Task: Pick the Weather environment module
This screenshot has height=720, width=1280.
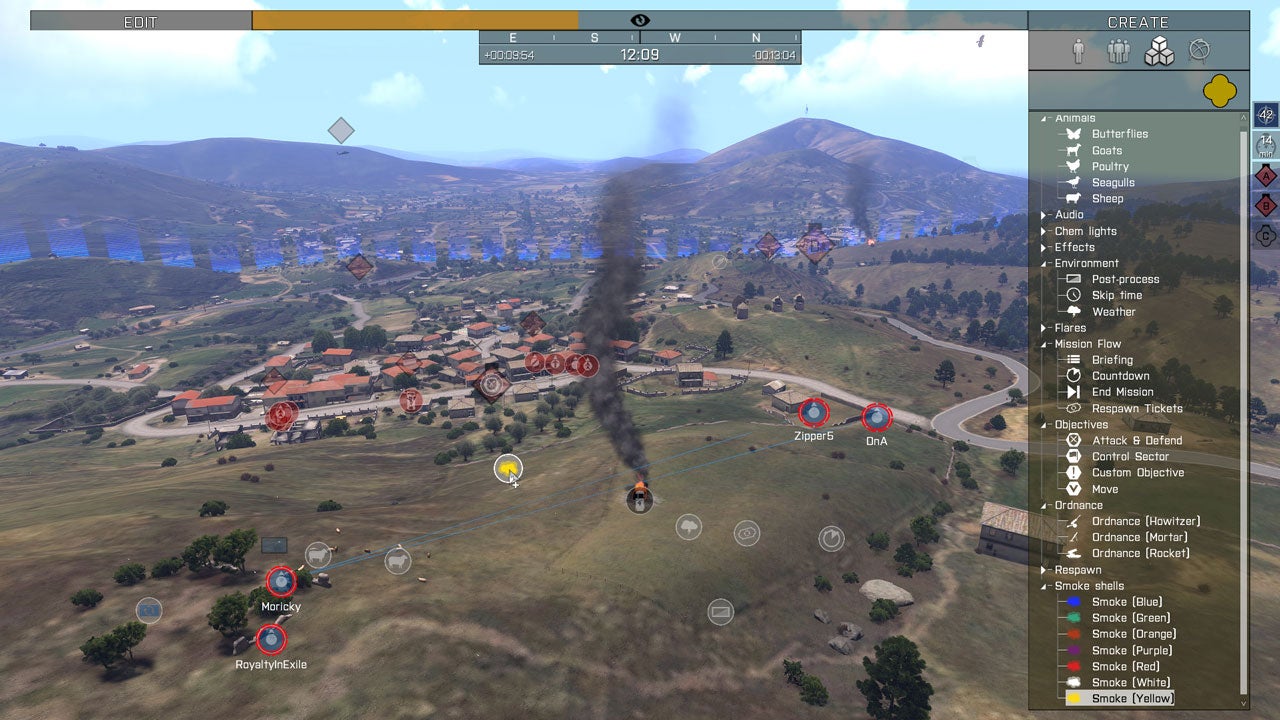Action: point(1113,312)
